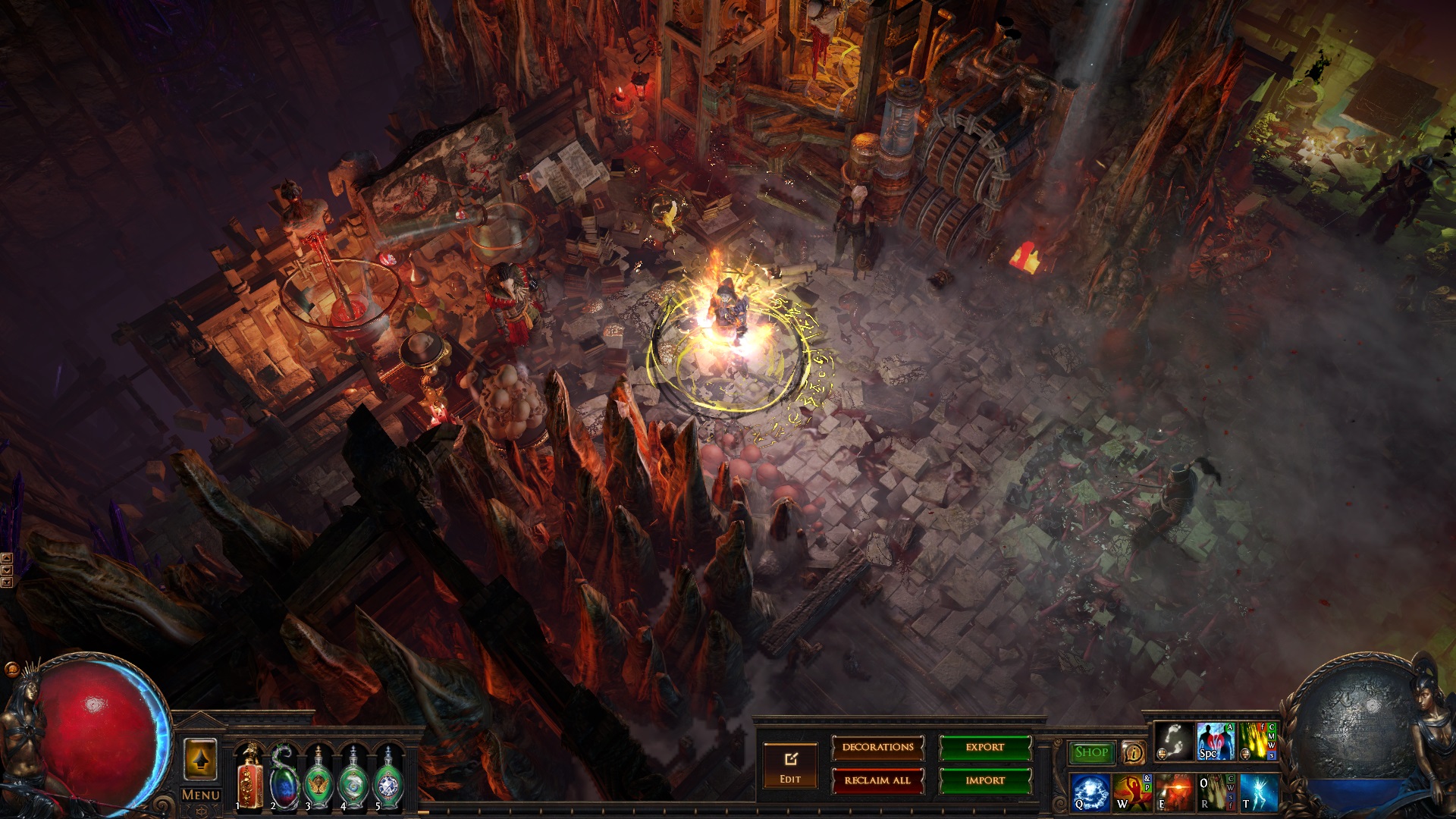Select the two-silhouettes skill bound to Space
1456x819 pixels.
(1215, 741)
